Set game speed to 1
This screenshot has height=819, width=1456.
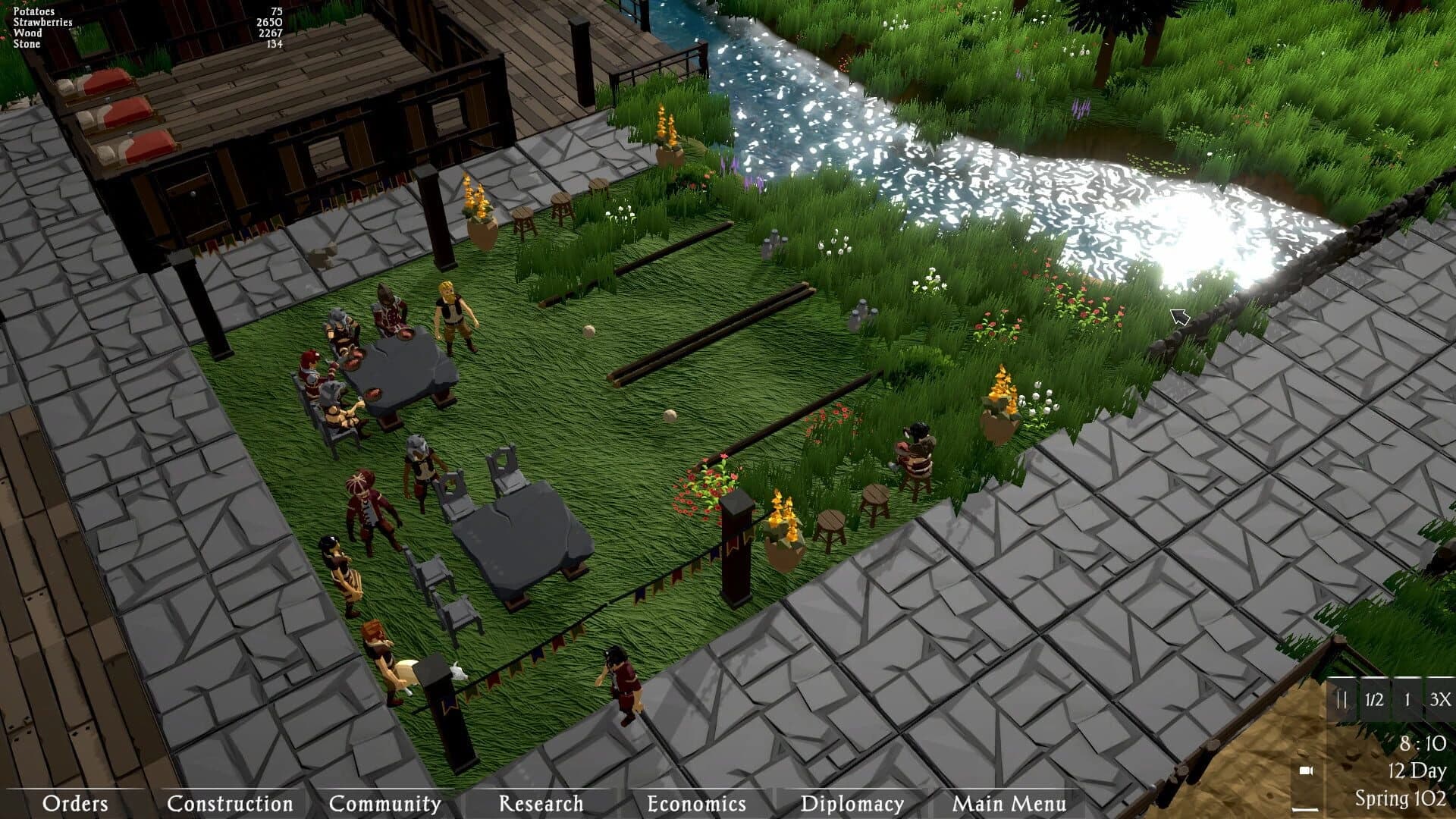tap(1409, 700)
